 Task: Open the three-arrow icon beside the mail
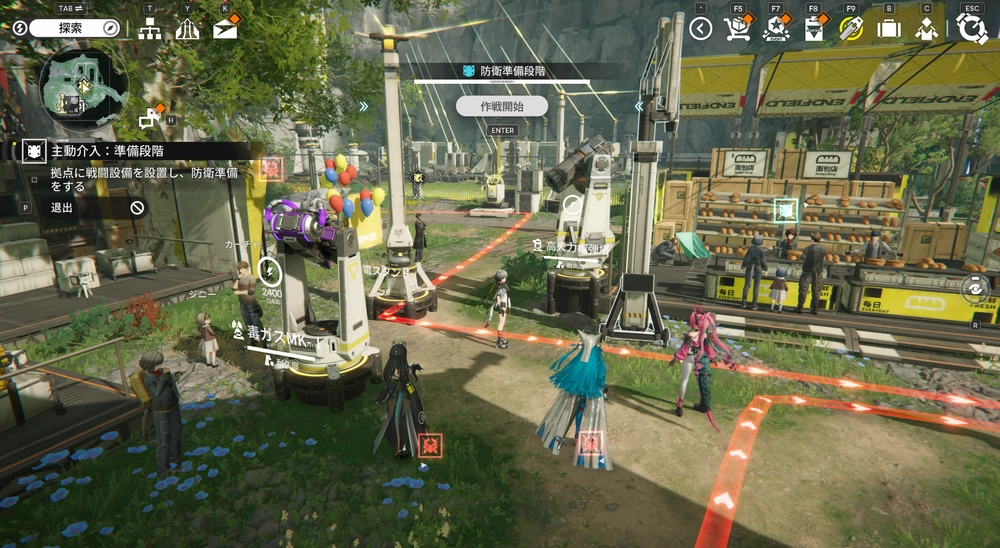[x=187, y=29]
